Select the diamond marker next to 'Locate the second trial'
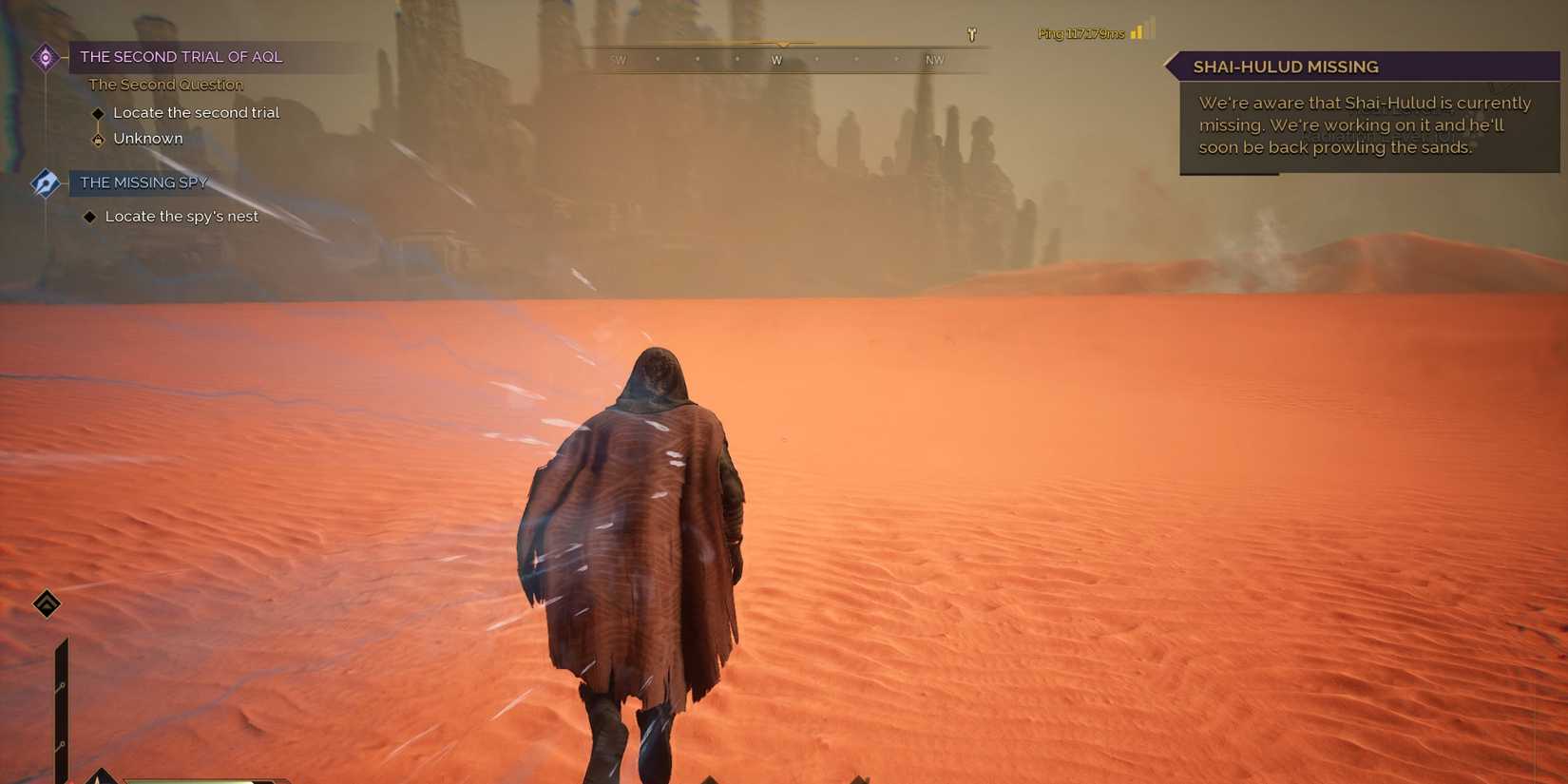The height and width of the screenshot is (784, 1568). (x=99, y=112)
